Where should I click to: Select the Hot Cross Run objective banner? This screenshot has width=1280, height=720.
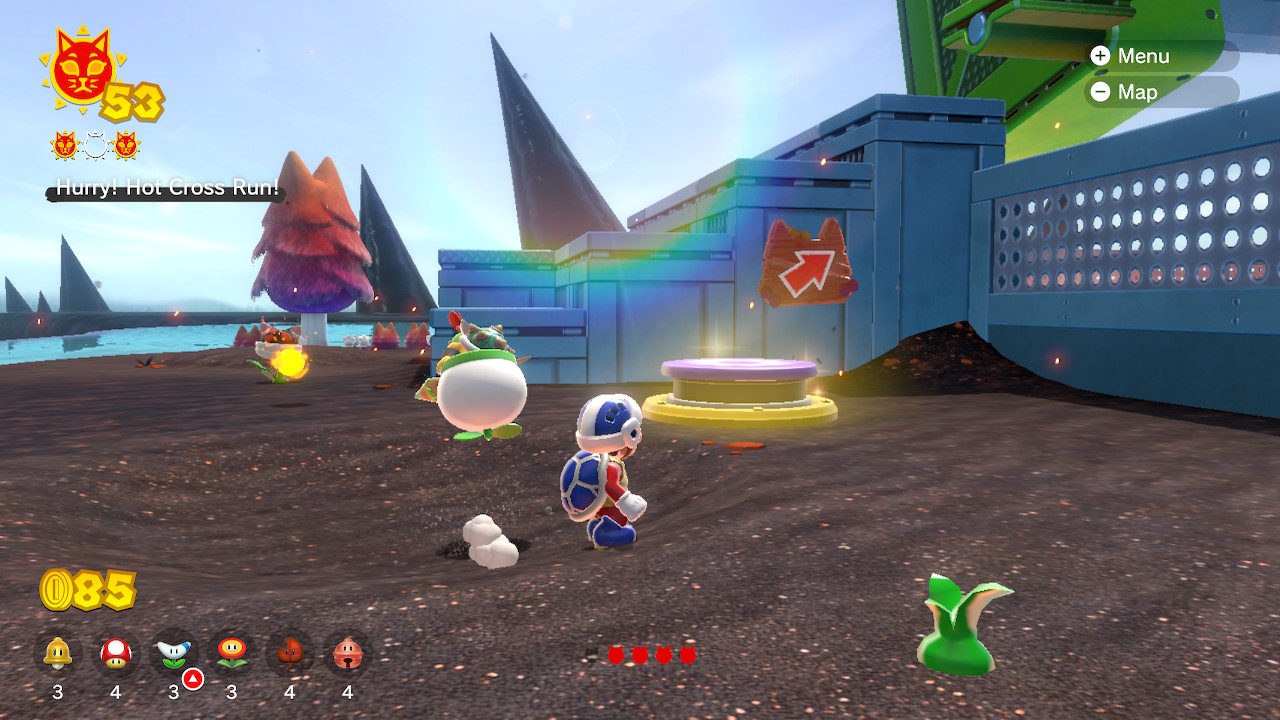tap(167, 188)
